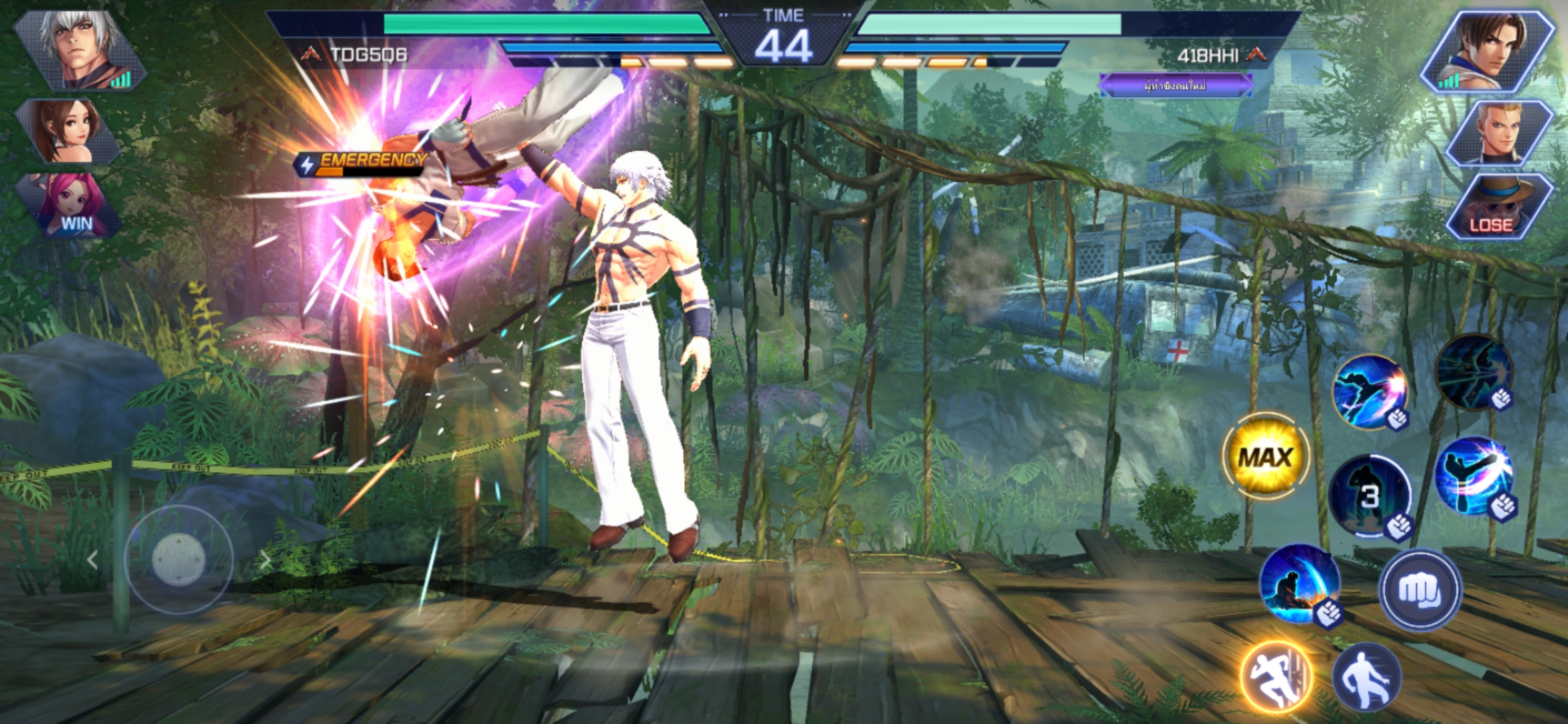This screenshot has width=1568, height=724.
Task: Tap the glowing orange dash button
Action: [x=1275, y=677]
